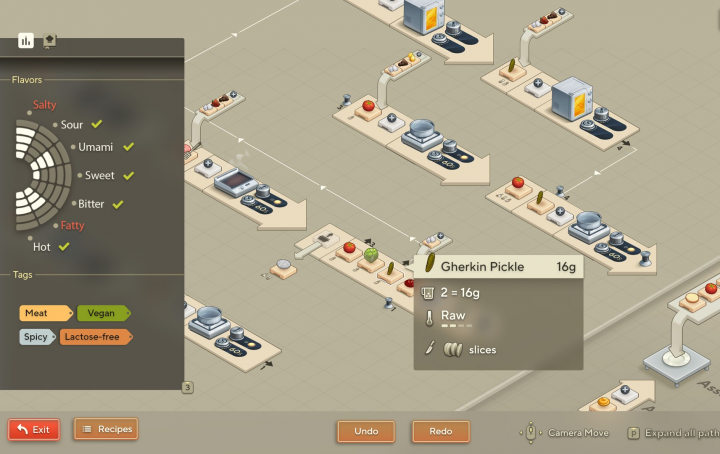Switch to the bar chart stats tab
The width and height of the screenshot is (720, 454).
pyautogui.click(x=26, y=41)
